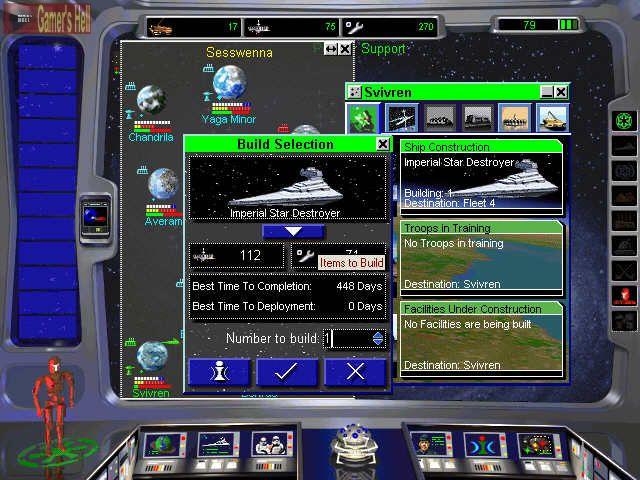Viewport: 640px width, 480px height.
Task: Cancel the build with the X button
Action: click(354, 372)
